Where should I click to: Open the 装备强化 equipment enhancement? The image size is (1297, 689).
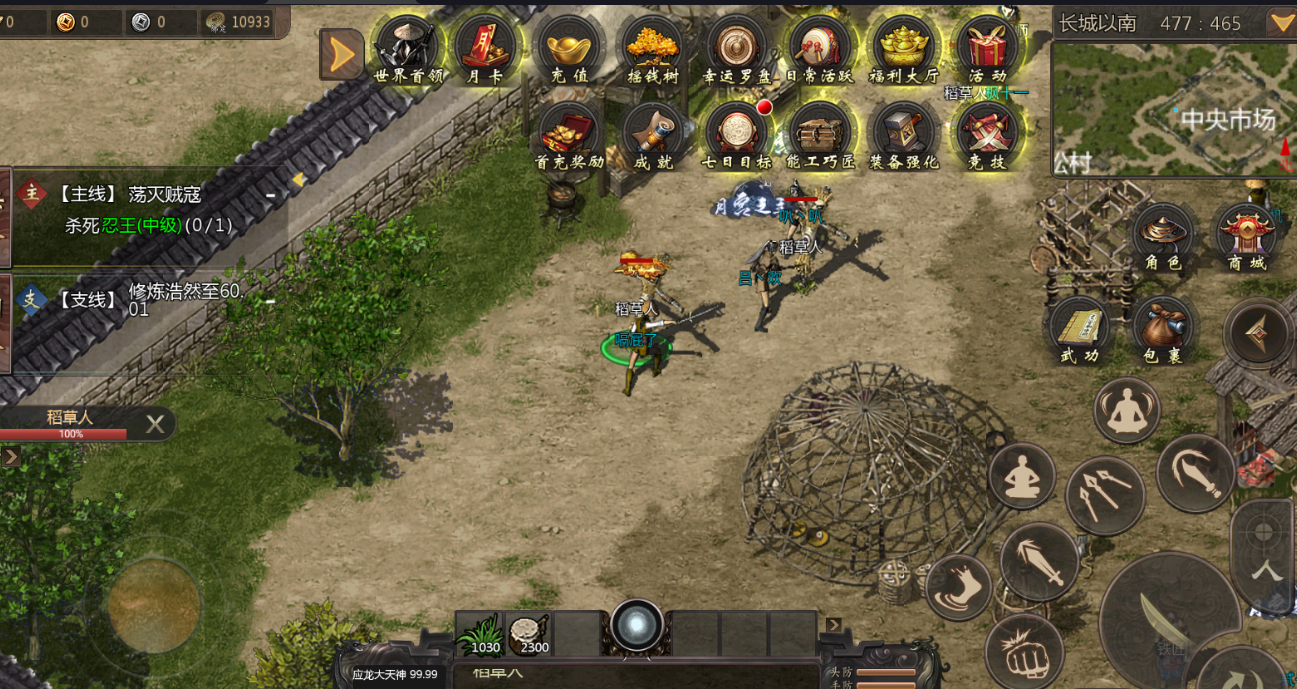904,134
